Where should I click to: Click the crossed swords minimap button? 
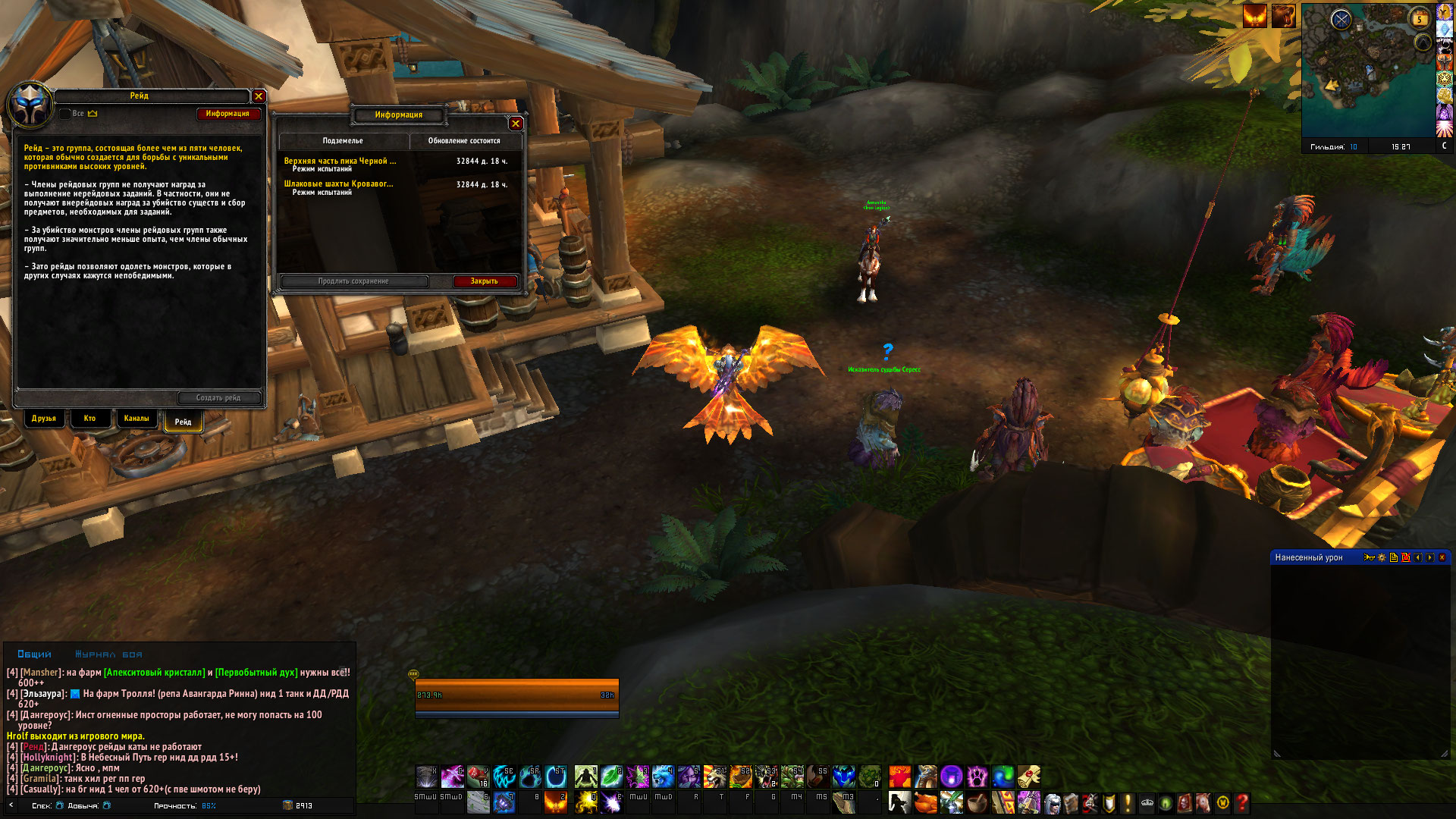click(1341, 20)
